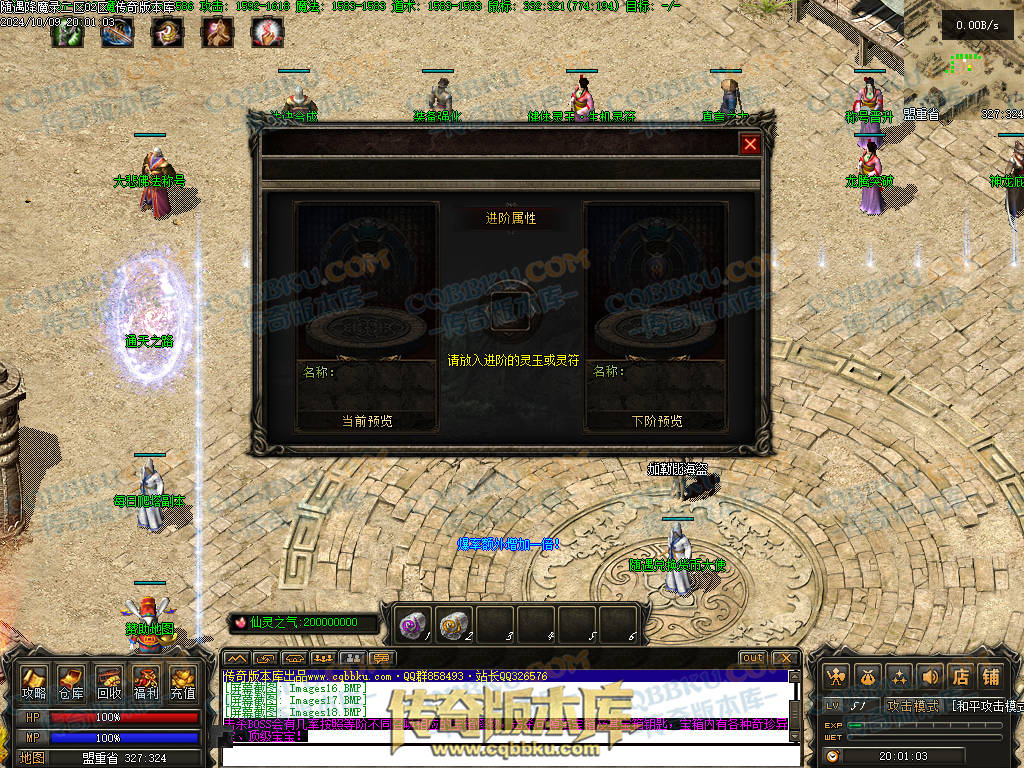Change the 攻击模式 attack mode
1024x768 pixels.
[913, 706]
